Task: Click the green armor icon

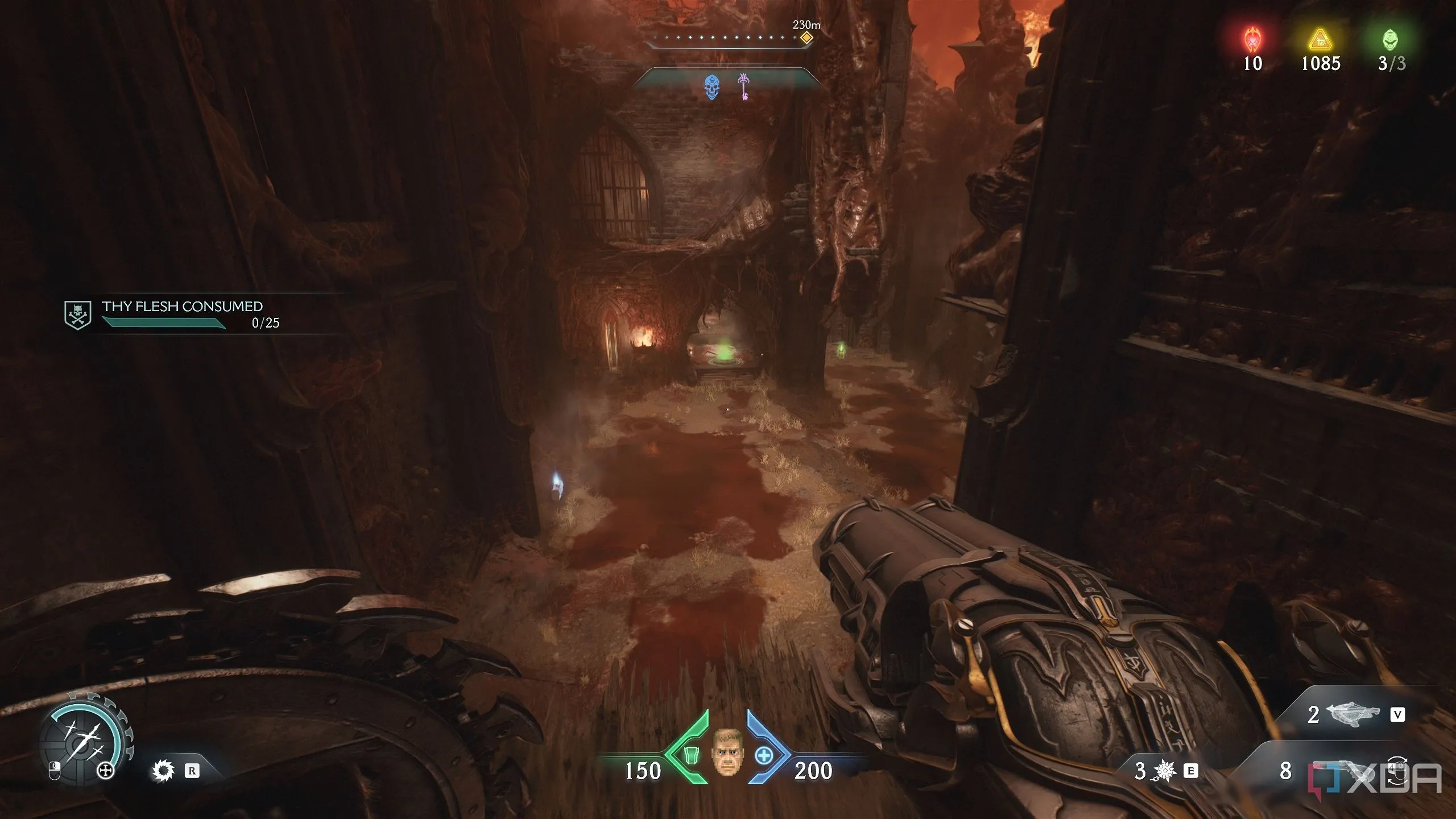Action: pos(692,755)
